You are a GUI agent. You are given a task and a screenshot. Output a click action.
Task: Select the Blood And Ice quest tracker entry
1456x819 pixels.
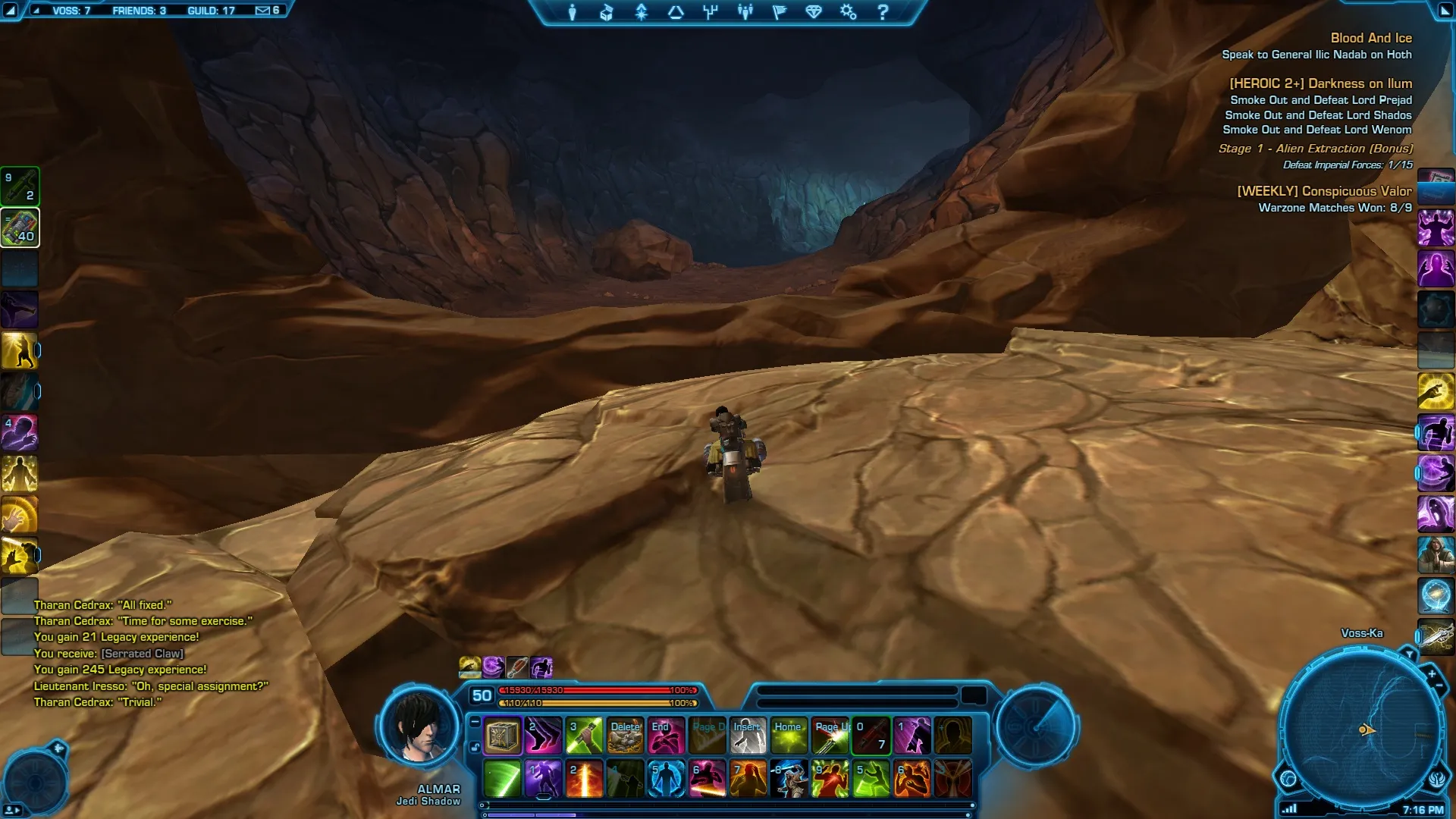pyautogui.click(x=1370, y=38)
